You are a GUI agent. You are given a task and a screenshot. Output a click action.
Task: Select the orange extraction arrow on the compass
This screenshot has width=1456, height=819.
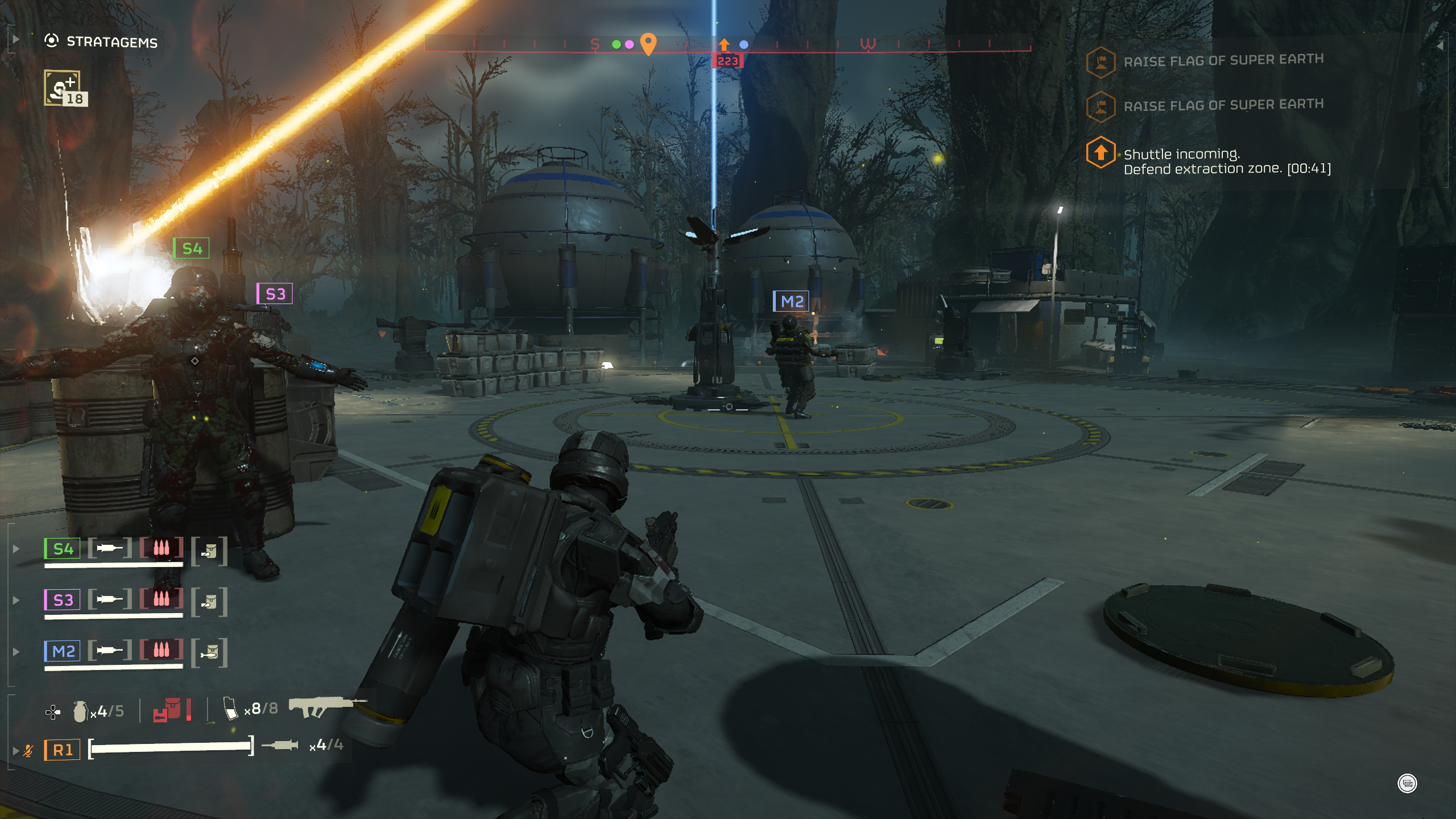coord(723,44)
